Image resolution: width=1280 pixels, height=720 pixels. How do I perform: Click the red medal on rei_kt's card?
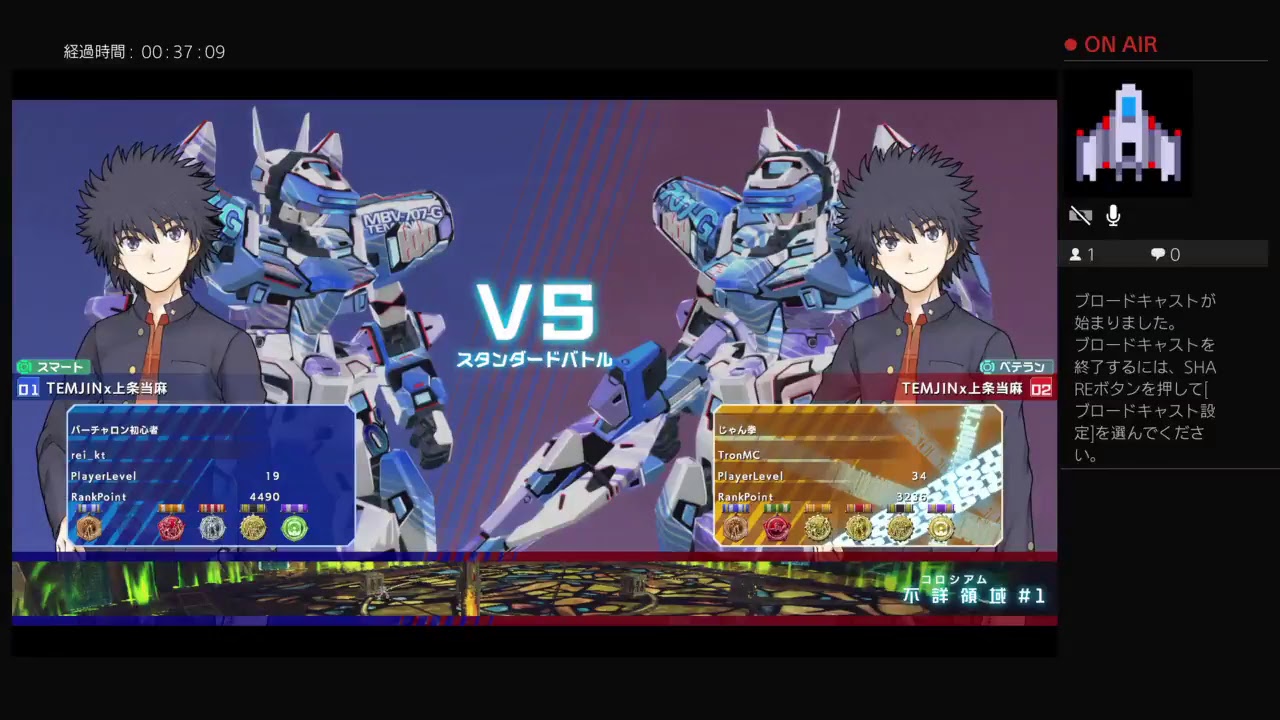click(170, 528)
